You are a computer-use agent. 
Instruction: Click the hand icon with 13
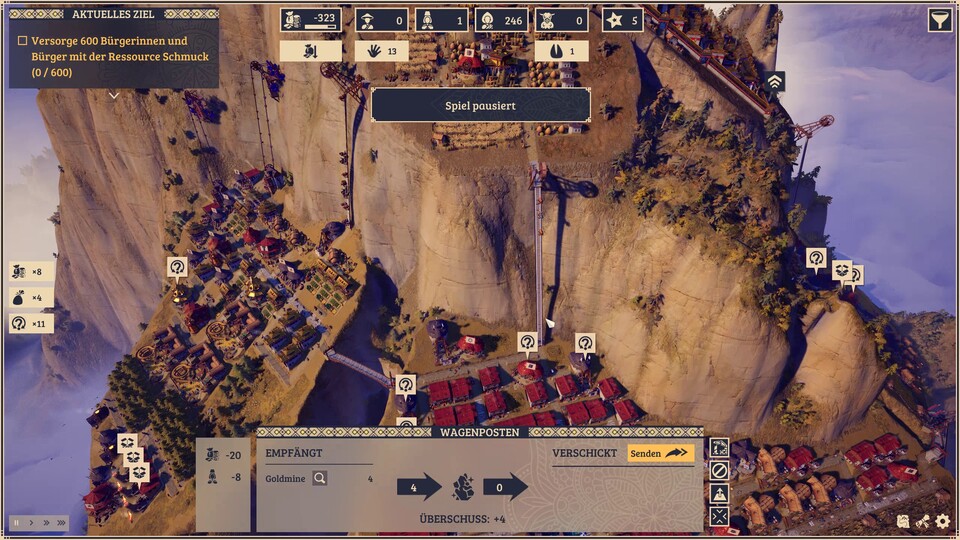tap(382, 51)
